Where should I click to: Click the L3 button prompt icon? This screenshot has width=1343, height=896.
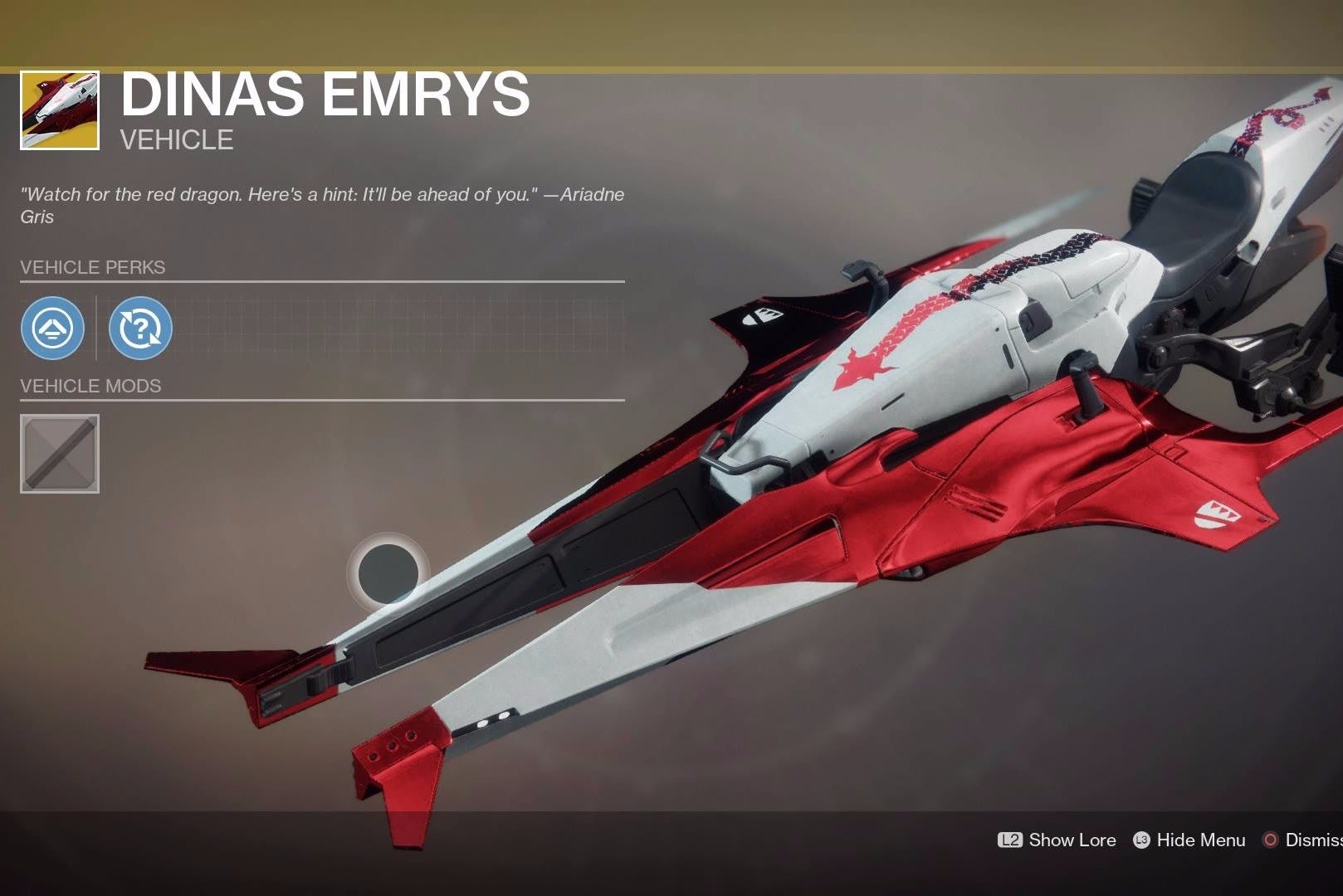[1143, 840]
